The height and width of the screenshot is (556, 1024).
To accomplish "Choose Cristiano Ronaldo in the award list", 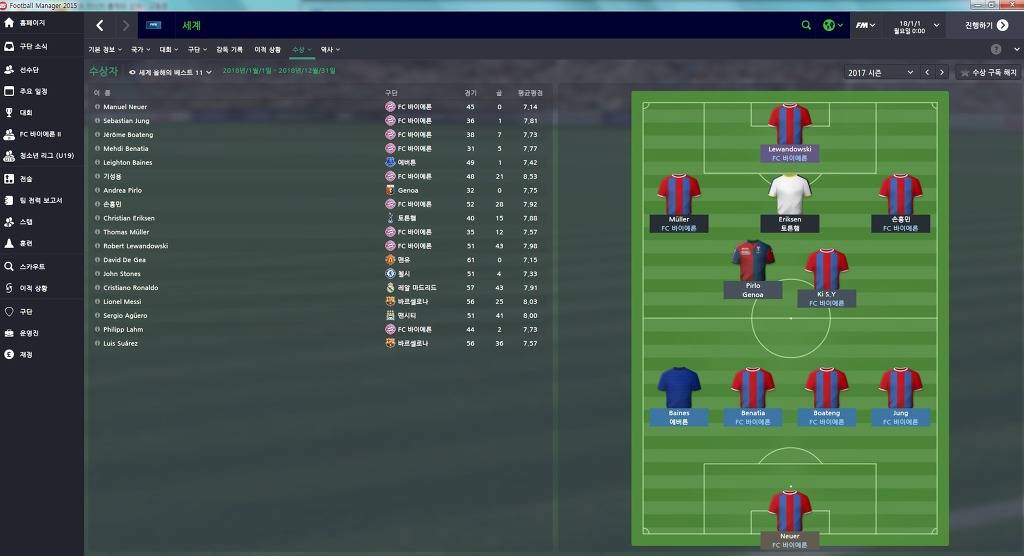I will 130,288.
